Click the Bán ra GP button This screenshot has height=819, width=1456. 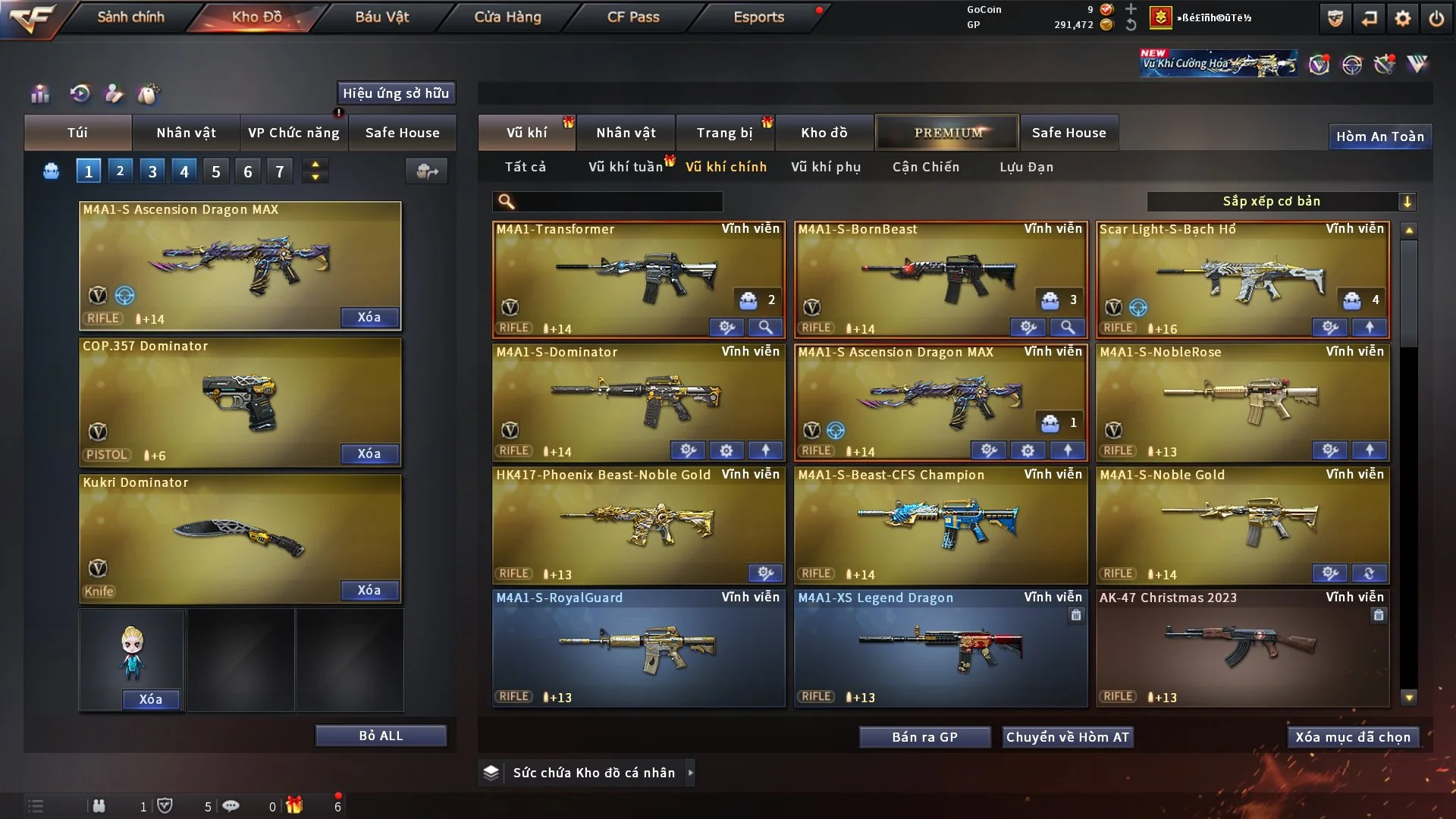click(x=924, y=737)
